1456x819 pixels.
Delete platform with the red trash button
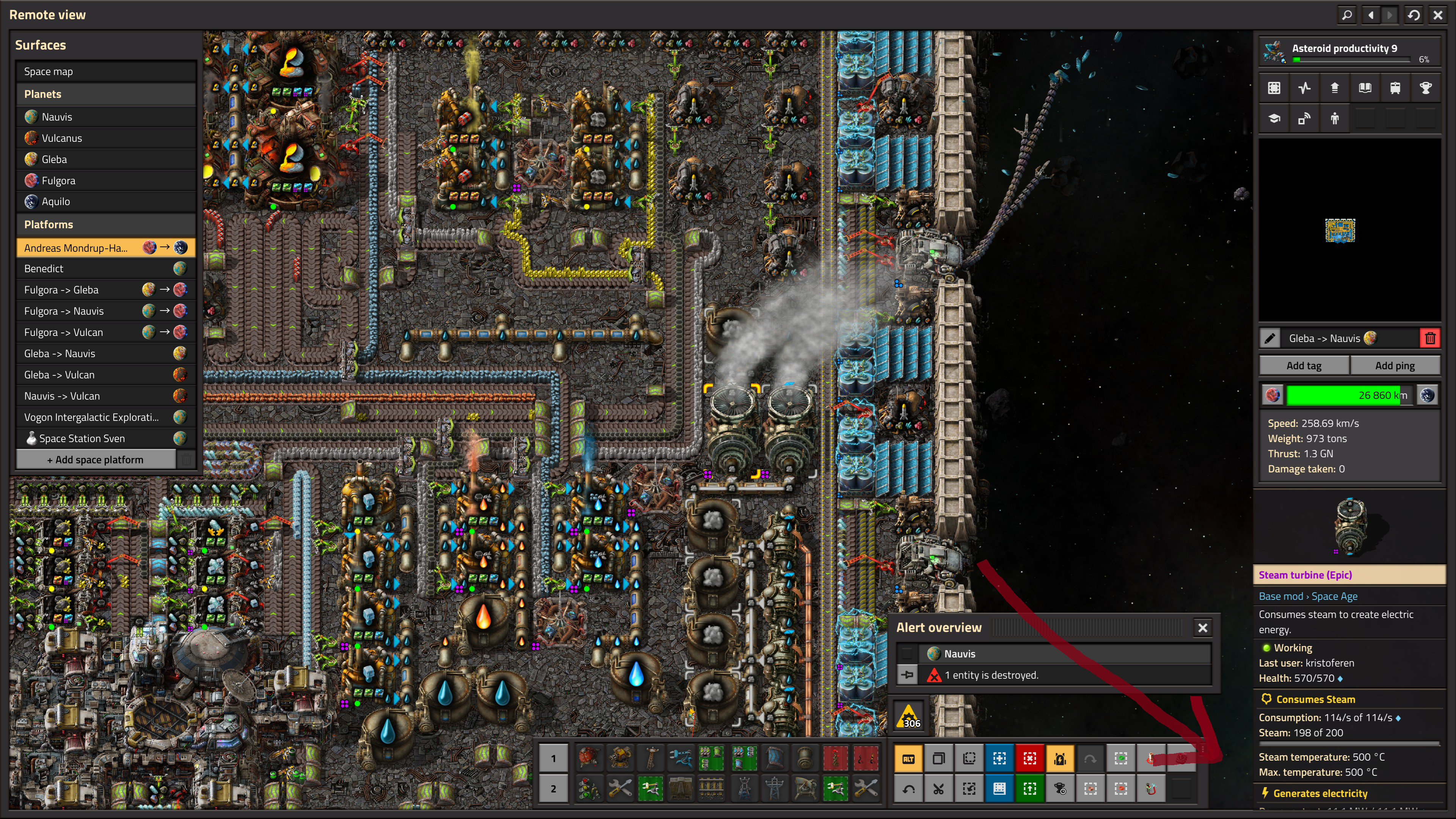click(1430, 339)
